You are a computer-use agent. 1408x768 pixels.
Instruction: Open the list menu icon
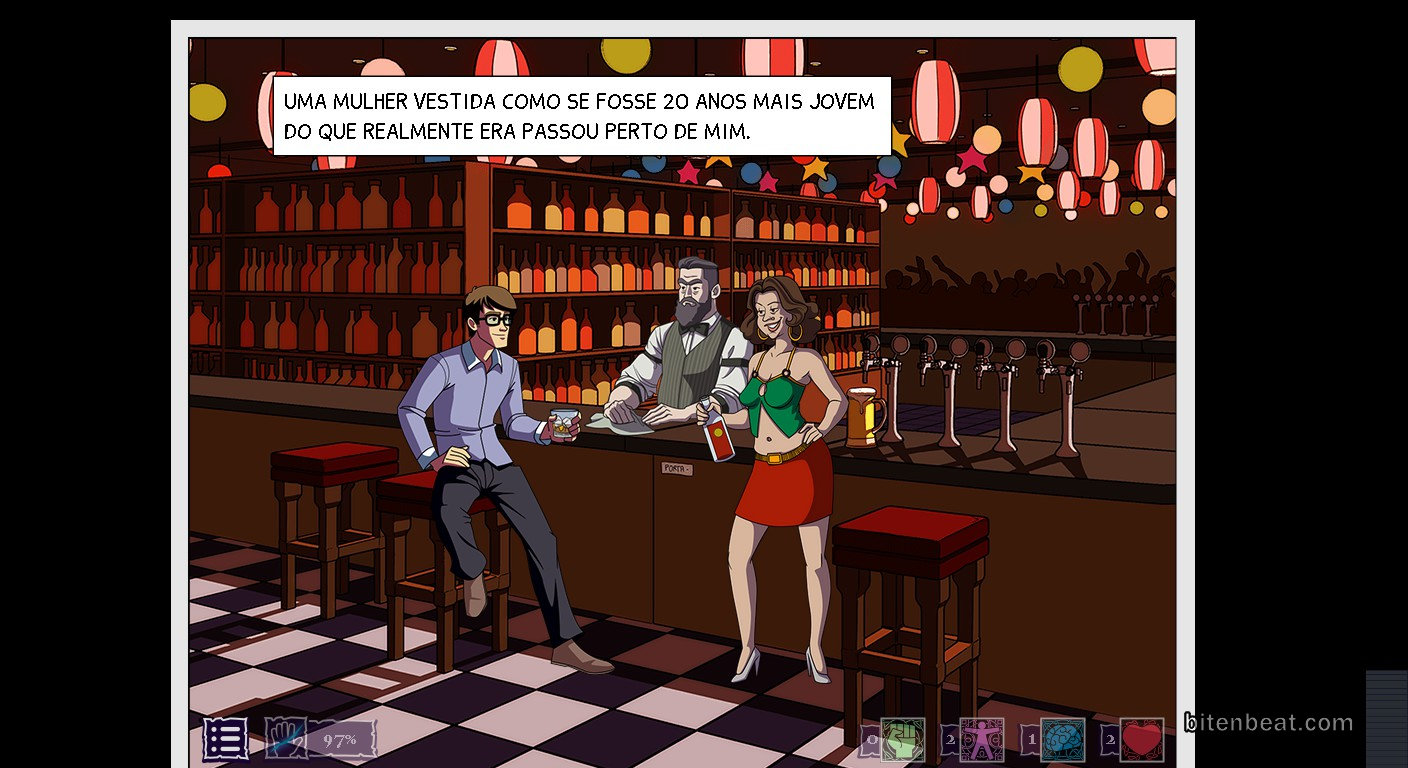[x=226, y=740]
